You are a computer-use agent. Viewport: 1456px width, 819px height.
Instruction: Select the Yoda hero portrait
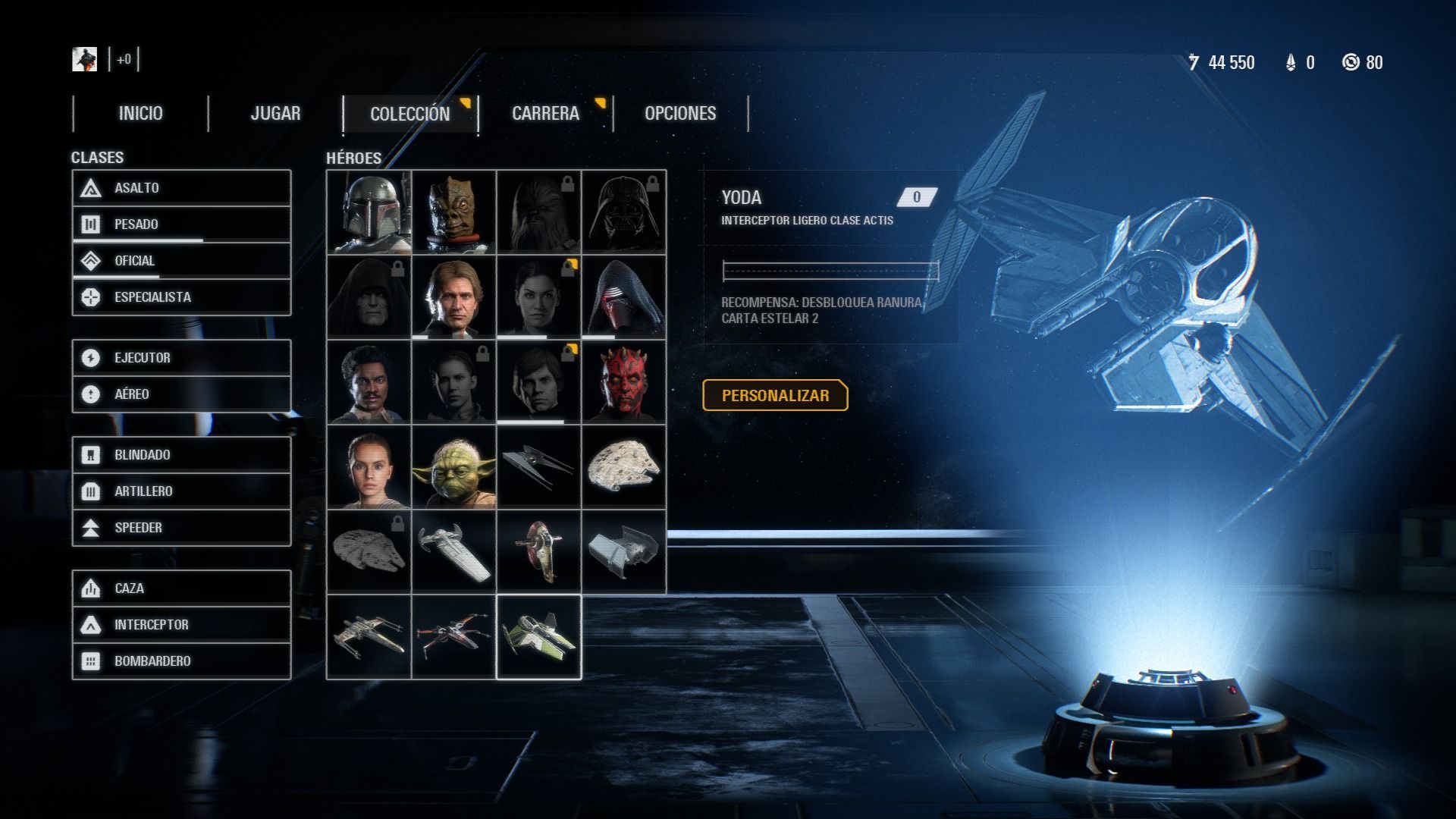[x=454, y=467]
